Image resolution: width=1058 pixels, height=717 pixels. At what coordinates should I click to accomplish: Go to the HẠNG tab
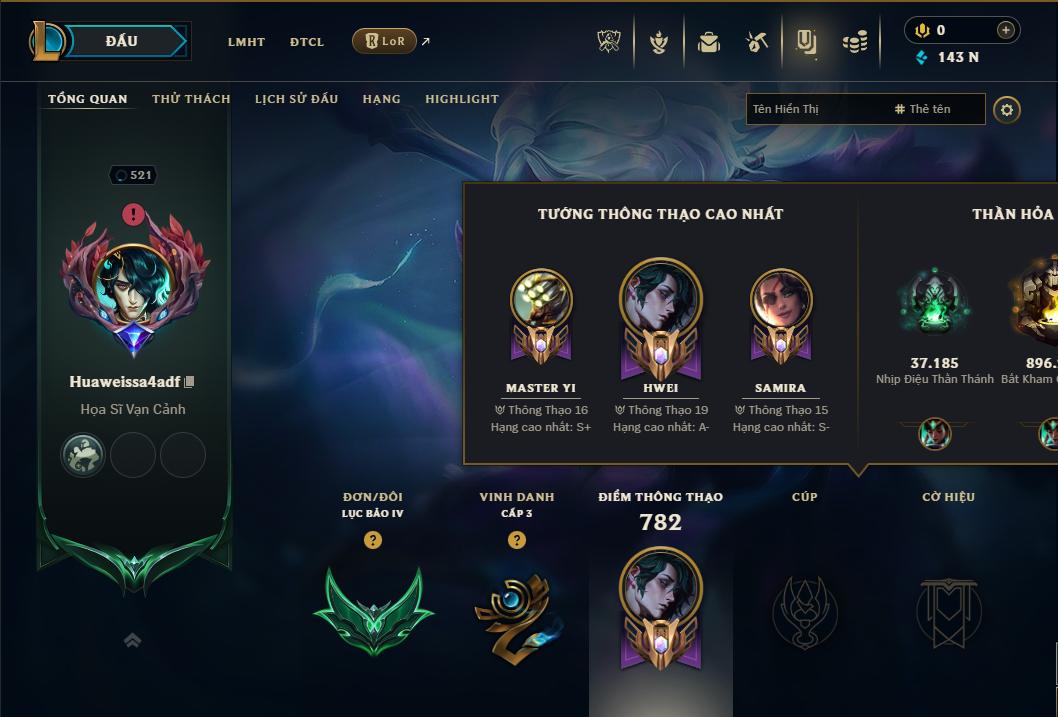(381, 99)
